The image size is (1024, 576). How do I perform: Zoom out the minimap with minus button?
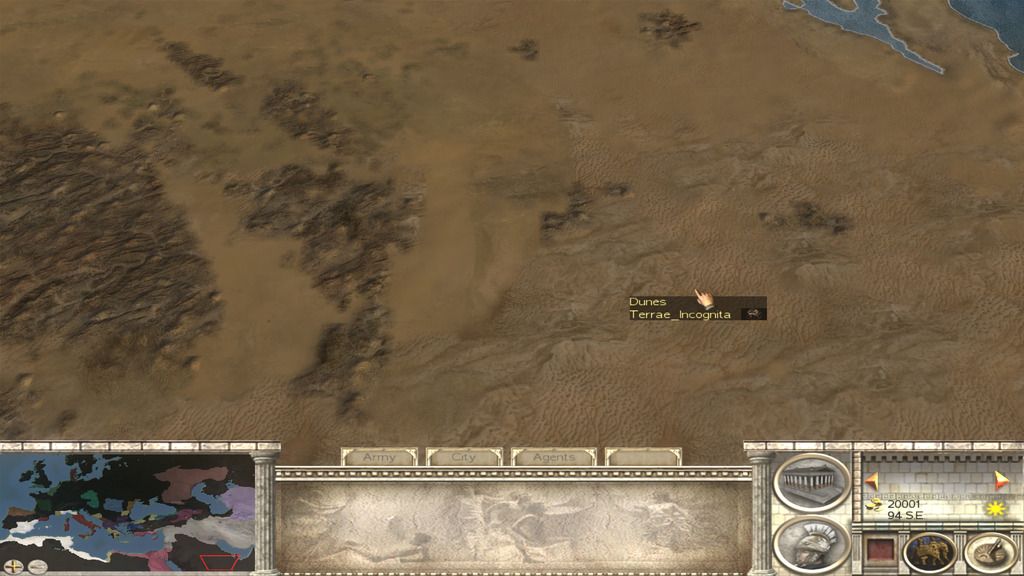(x=38, y=566)
